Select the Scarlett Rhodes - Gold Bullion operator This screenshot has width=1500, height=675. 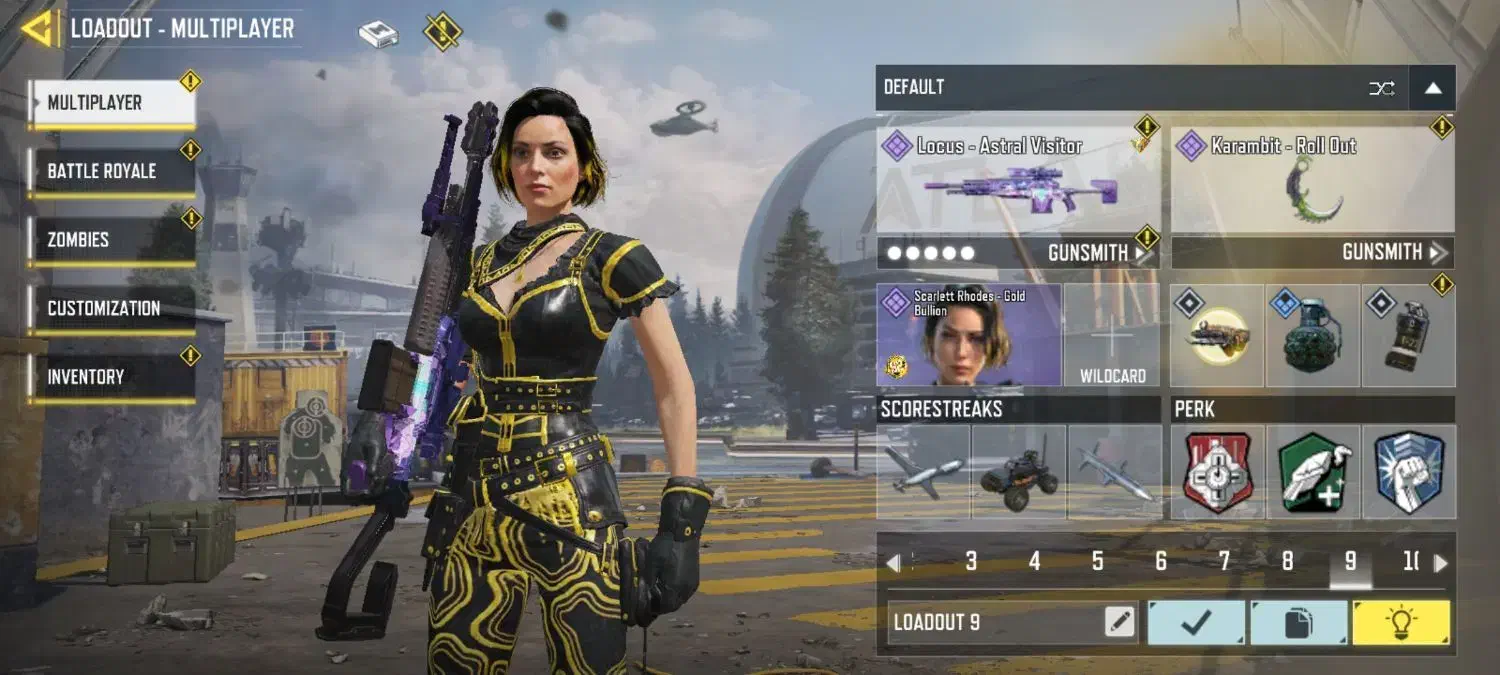969,335
